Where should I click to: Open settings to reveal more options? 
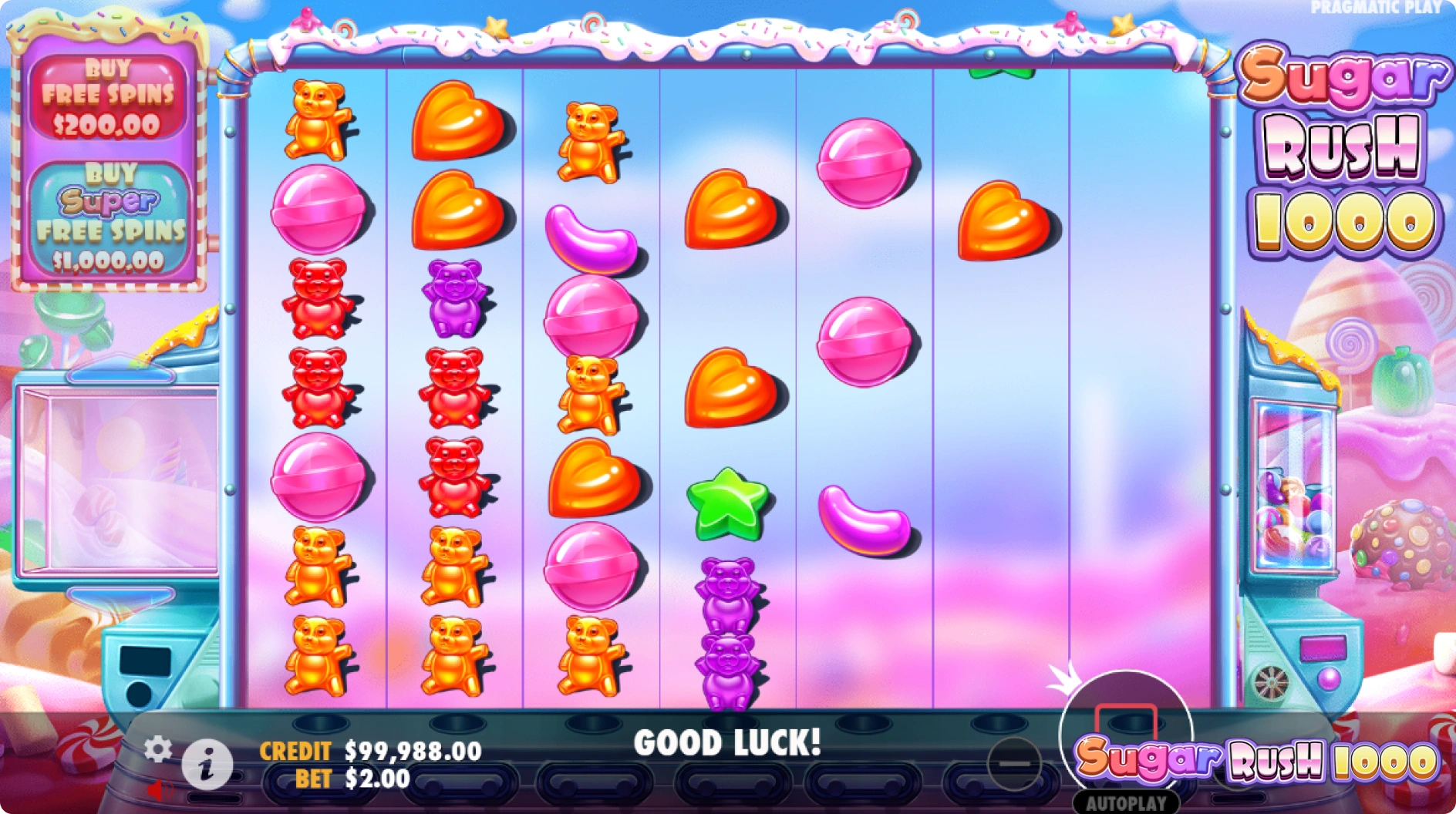click(x=159, y=748)
